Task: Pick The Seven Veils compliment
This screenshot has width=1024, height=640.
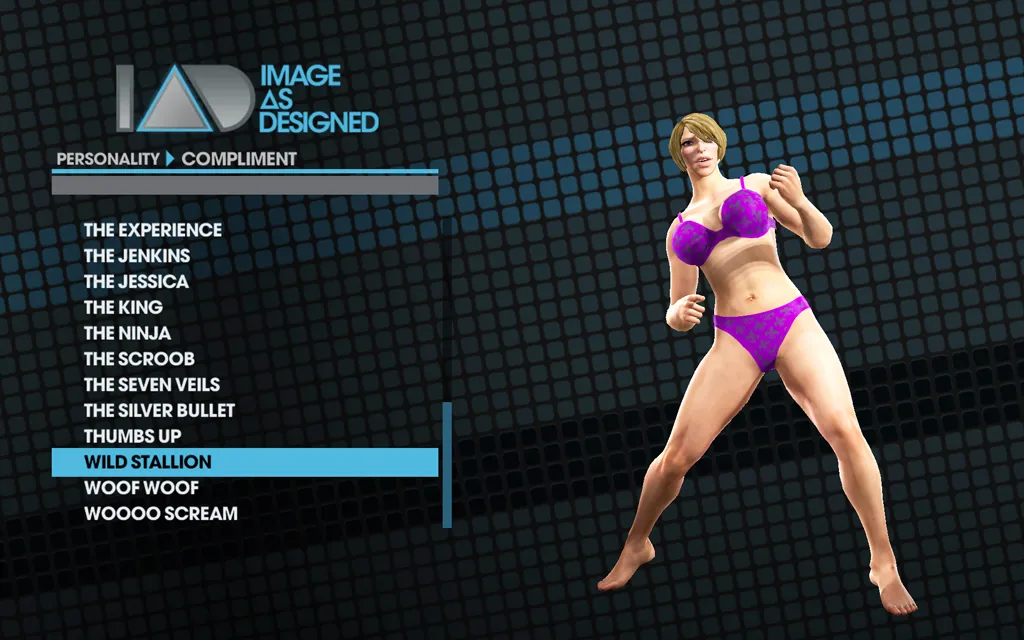Action: (x=152, y=385)
